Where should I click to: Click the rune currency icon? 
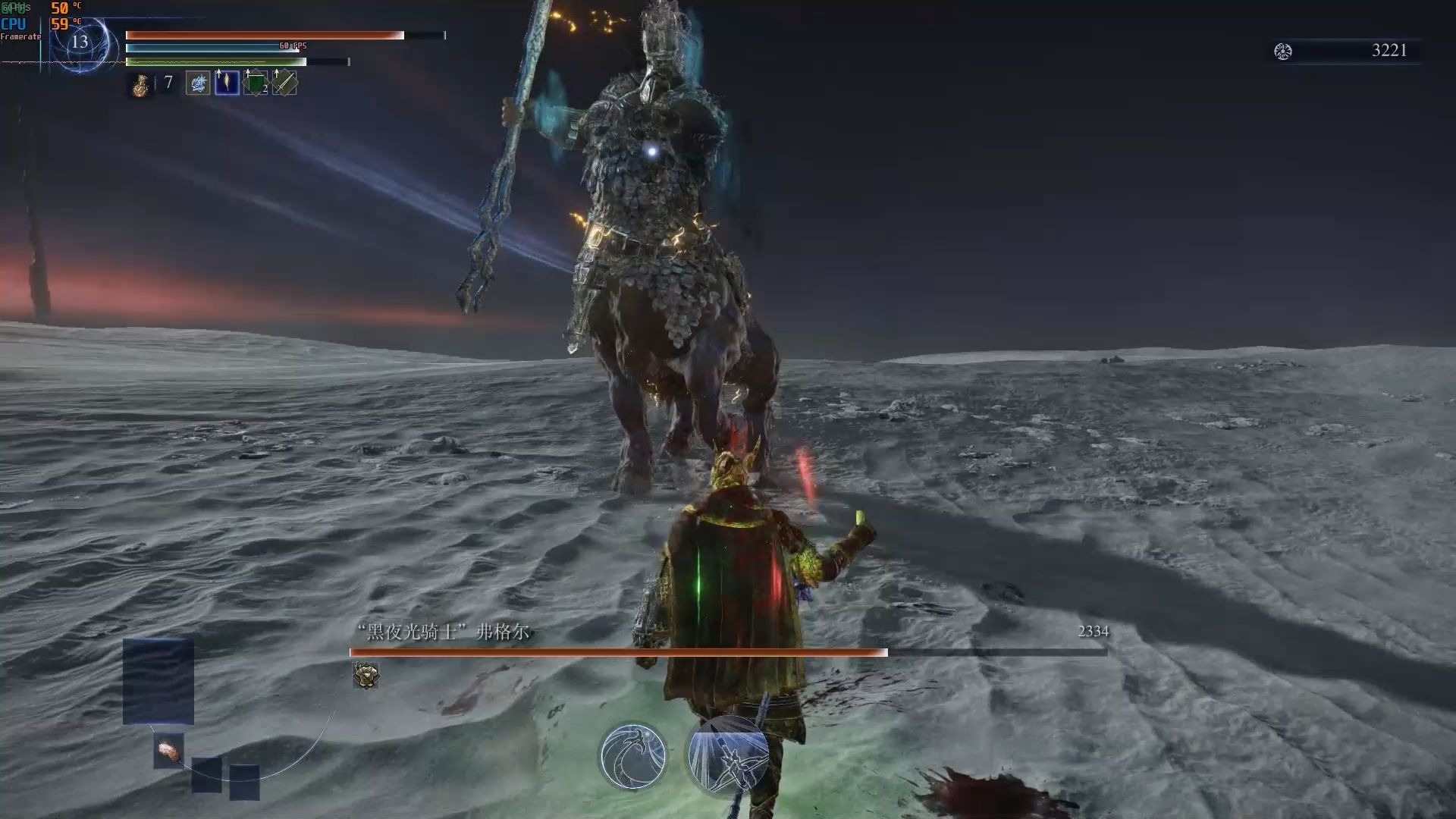click(x=1283, y=52)
